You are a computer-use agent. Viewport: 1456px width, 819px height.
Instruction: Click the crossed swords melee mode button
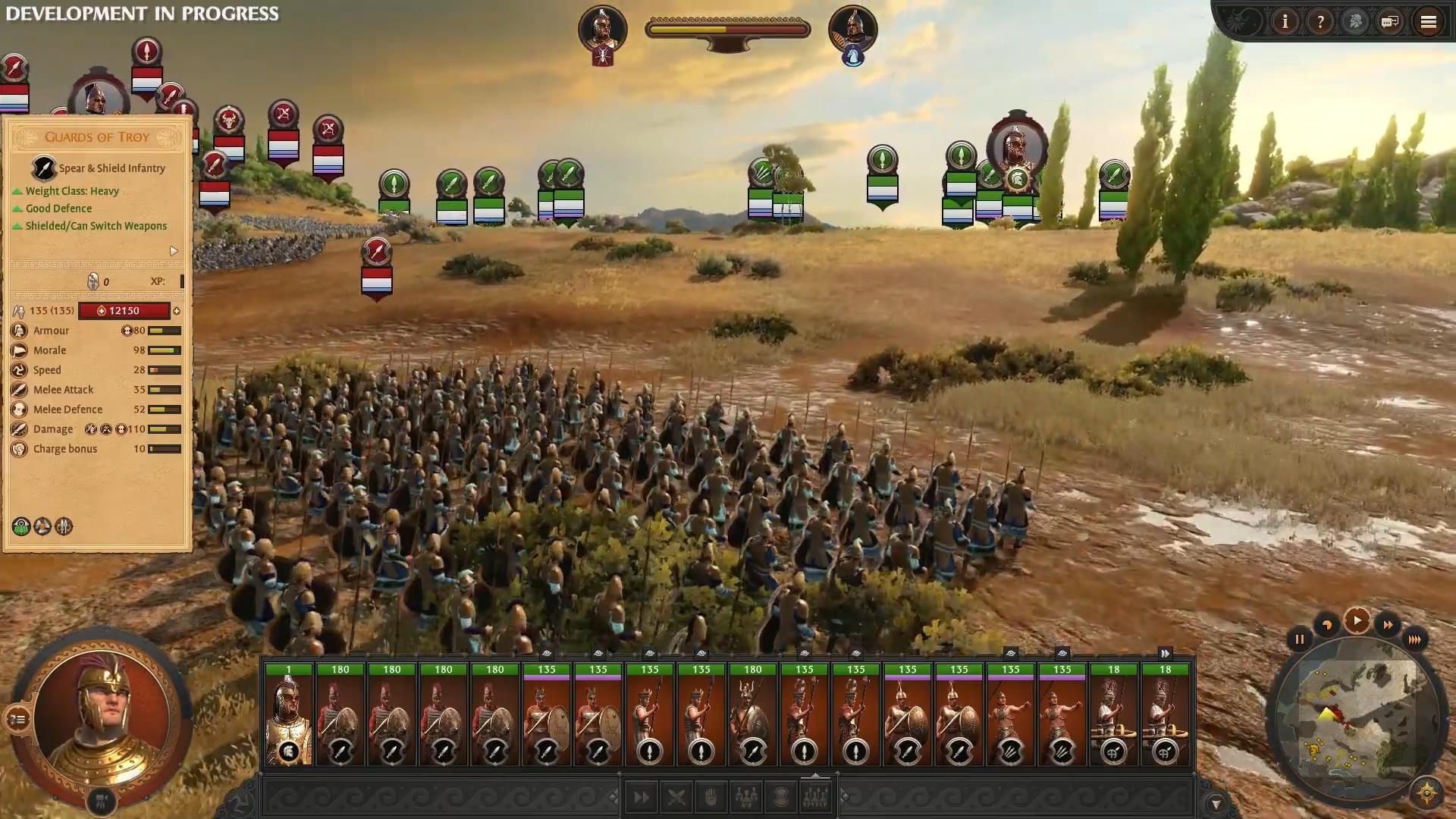pos(676,797)
